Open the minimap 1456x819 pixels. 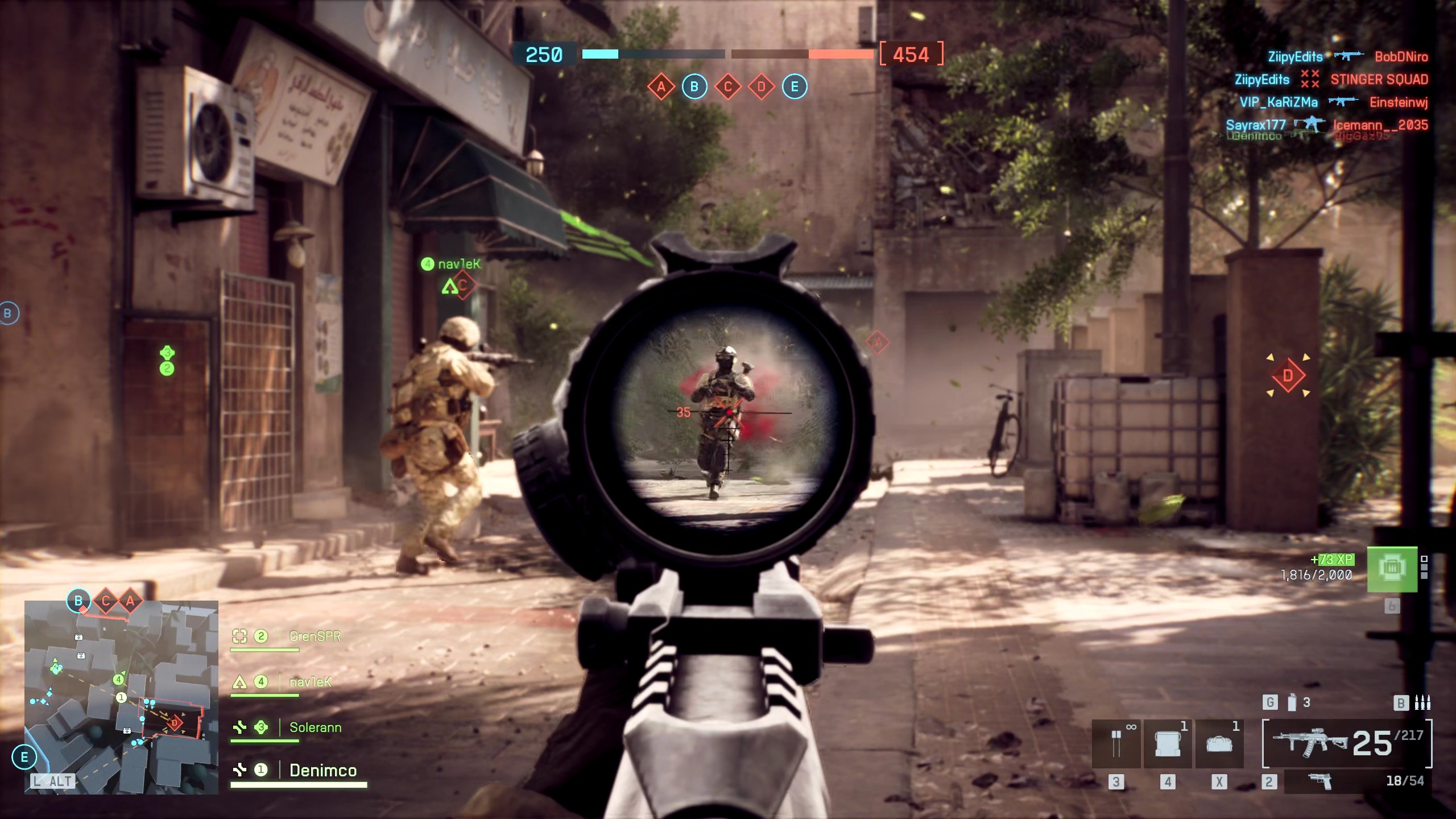pos(121,697)
